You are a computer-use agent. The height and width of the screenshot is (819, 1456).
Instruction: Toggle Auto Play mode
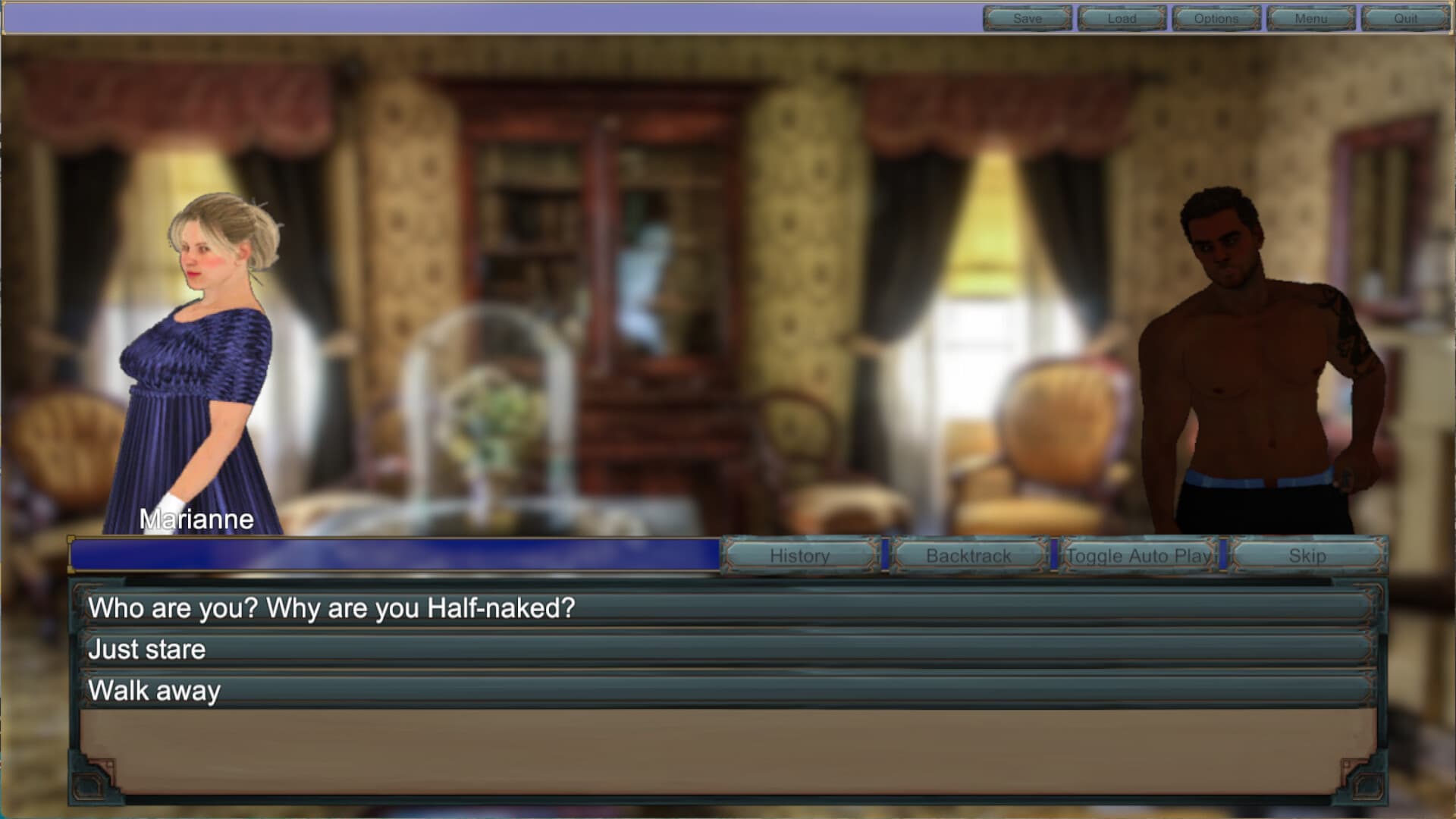click(1139, 556)
